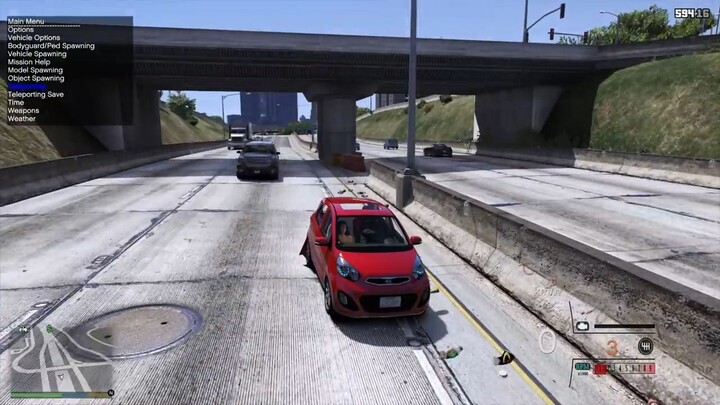720x405 pixels.
Task: Select Vehicle Options in the trainer menu
Action: [x=34, y=38]
